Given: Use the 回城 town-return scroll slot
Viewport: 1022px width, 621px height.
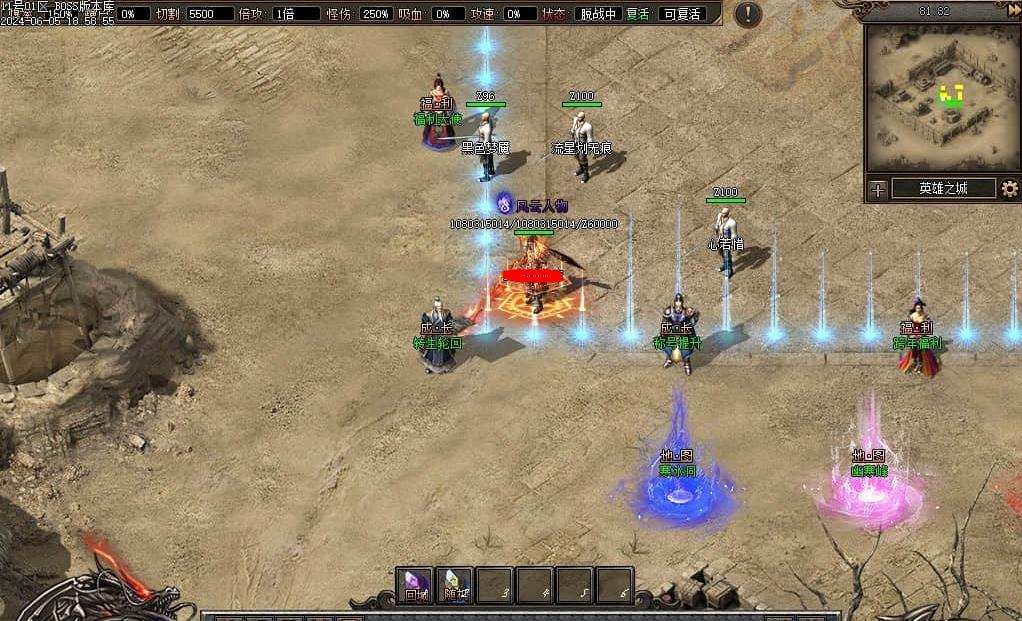Looking at the screenshot, I should click(415, 585).
